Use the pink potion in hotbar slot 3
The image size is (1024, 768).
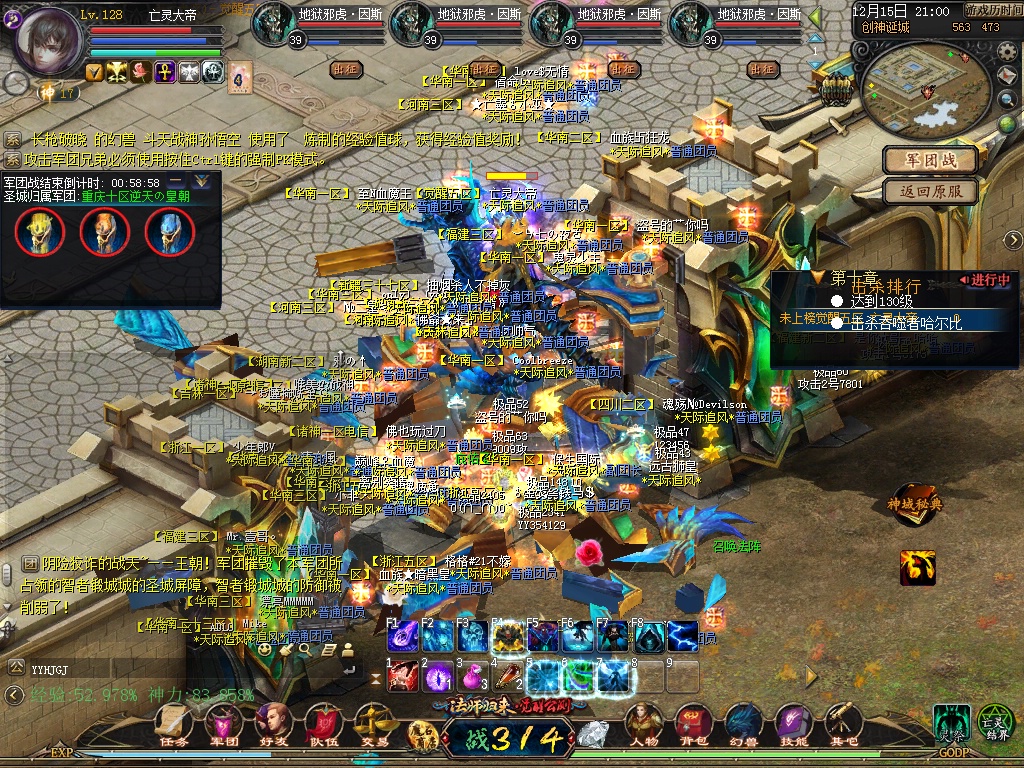471,677
